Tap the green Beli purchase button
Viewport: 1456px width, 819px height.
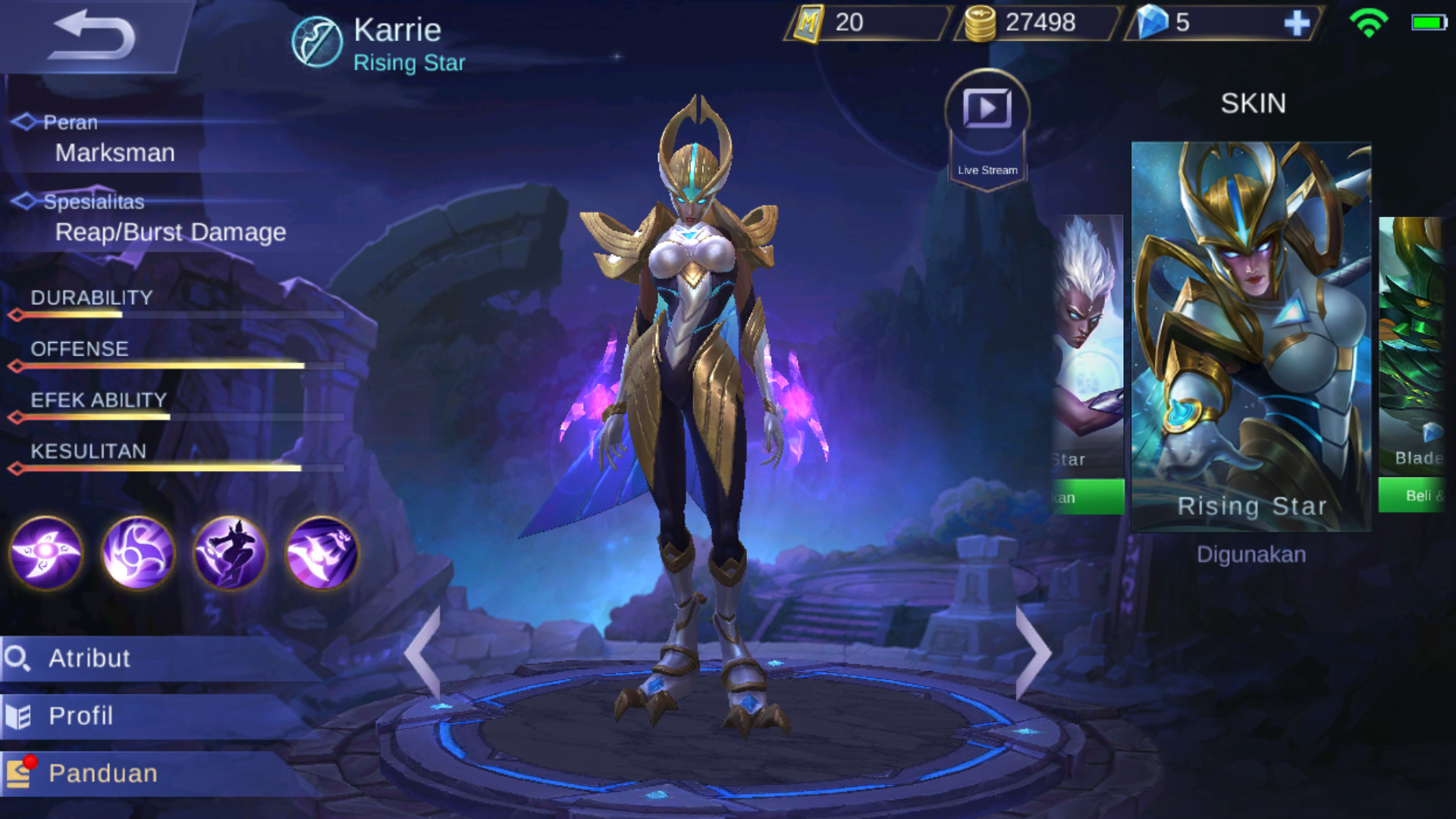point(1414,496)
